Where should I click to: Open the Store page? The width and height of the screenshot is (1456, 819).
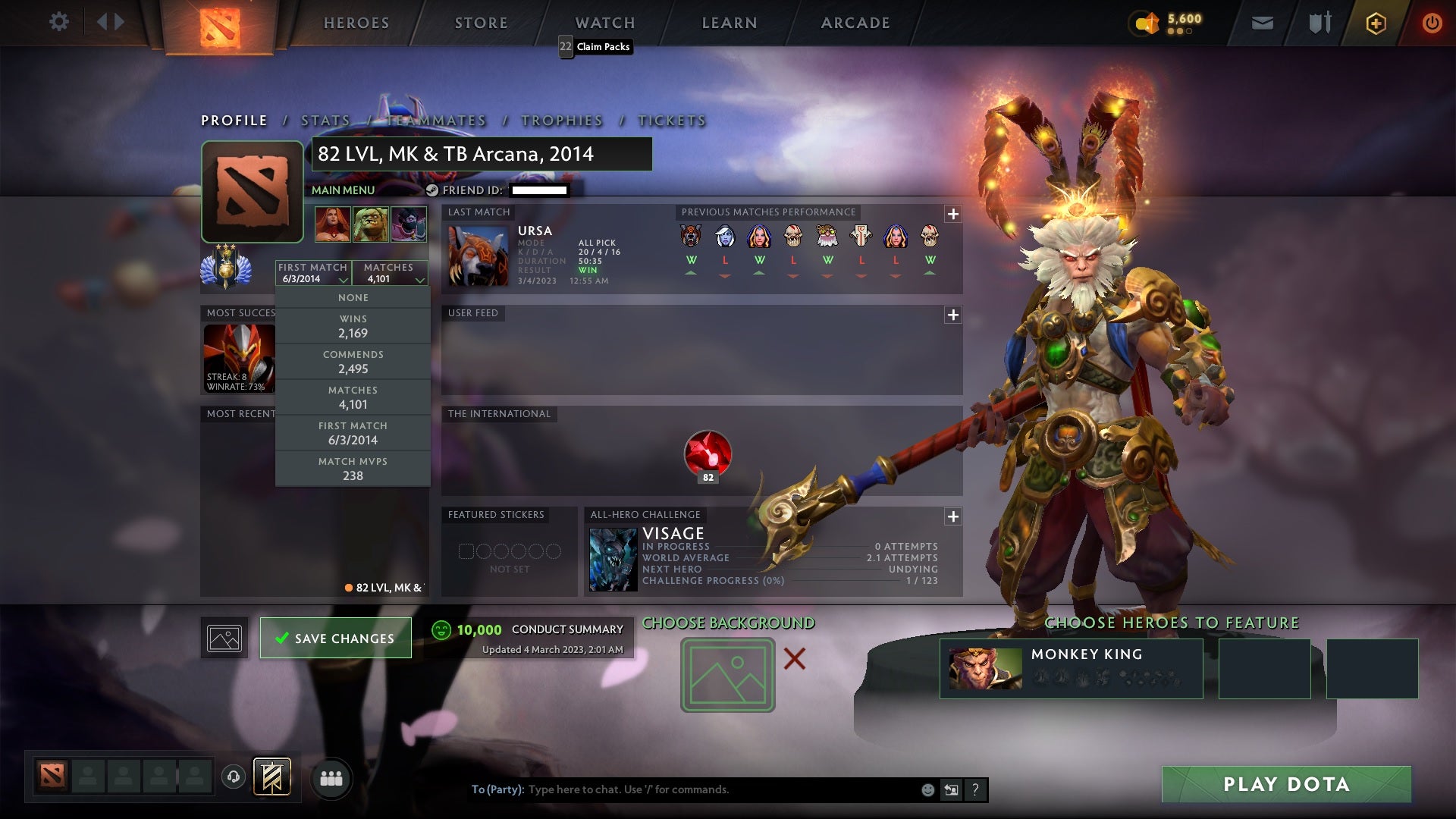(482, 23)
